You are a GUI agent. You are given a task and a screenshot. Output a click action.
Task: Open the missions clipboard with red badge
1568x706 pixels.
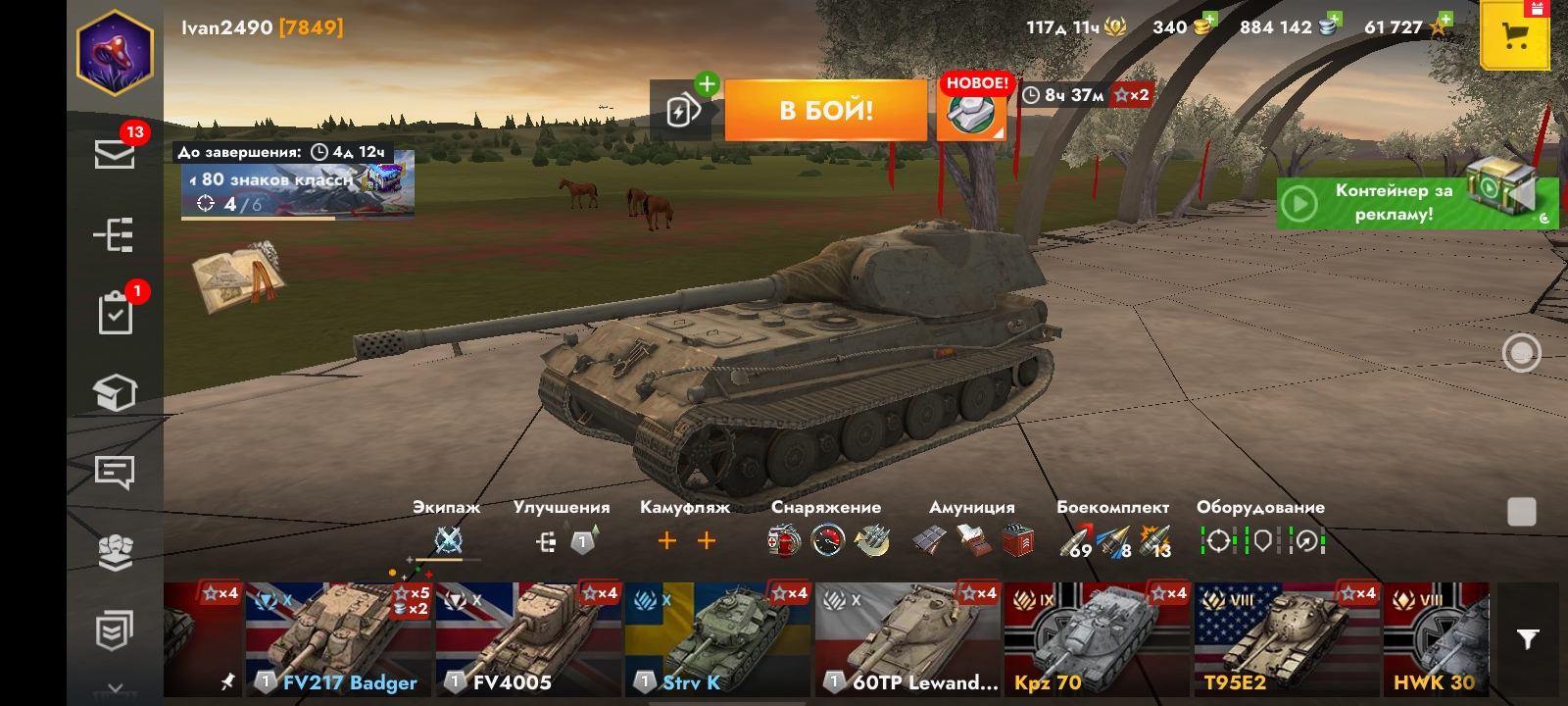point(117,312)
